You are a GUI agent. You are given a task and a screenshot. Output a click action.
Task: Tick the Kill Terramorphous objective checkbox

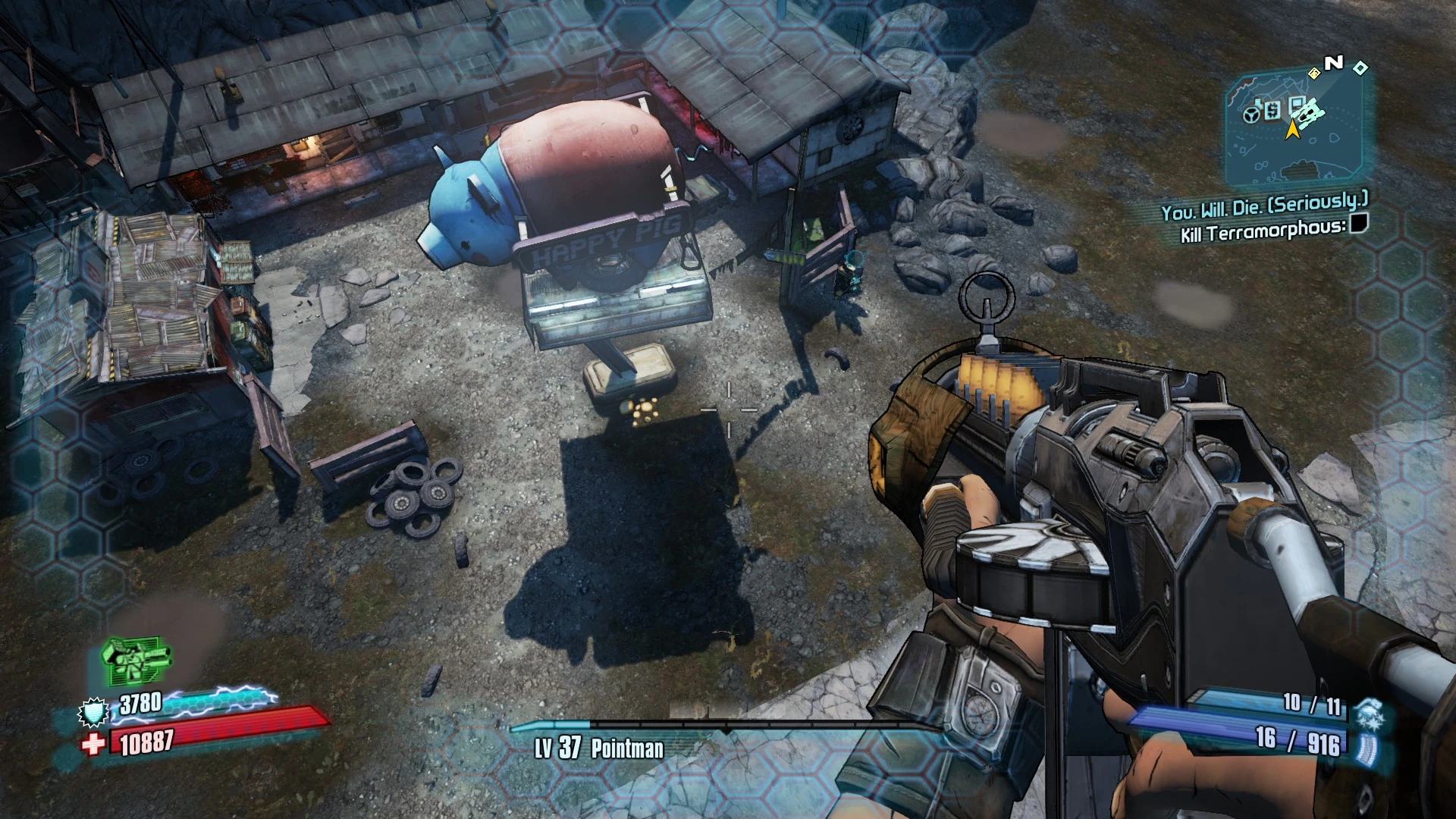pos(1359,223)
